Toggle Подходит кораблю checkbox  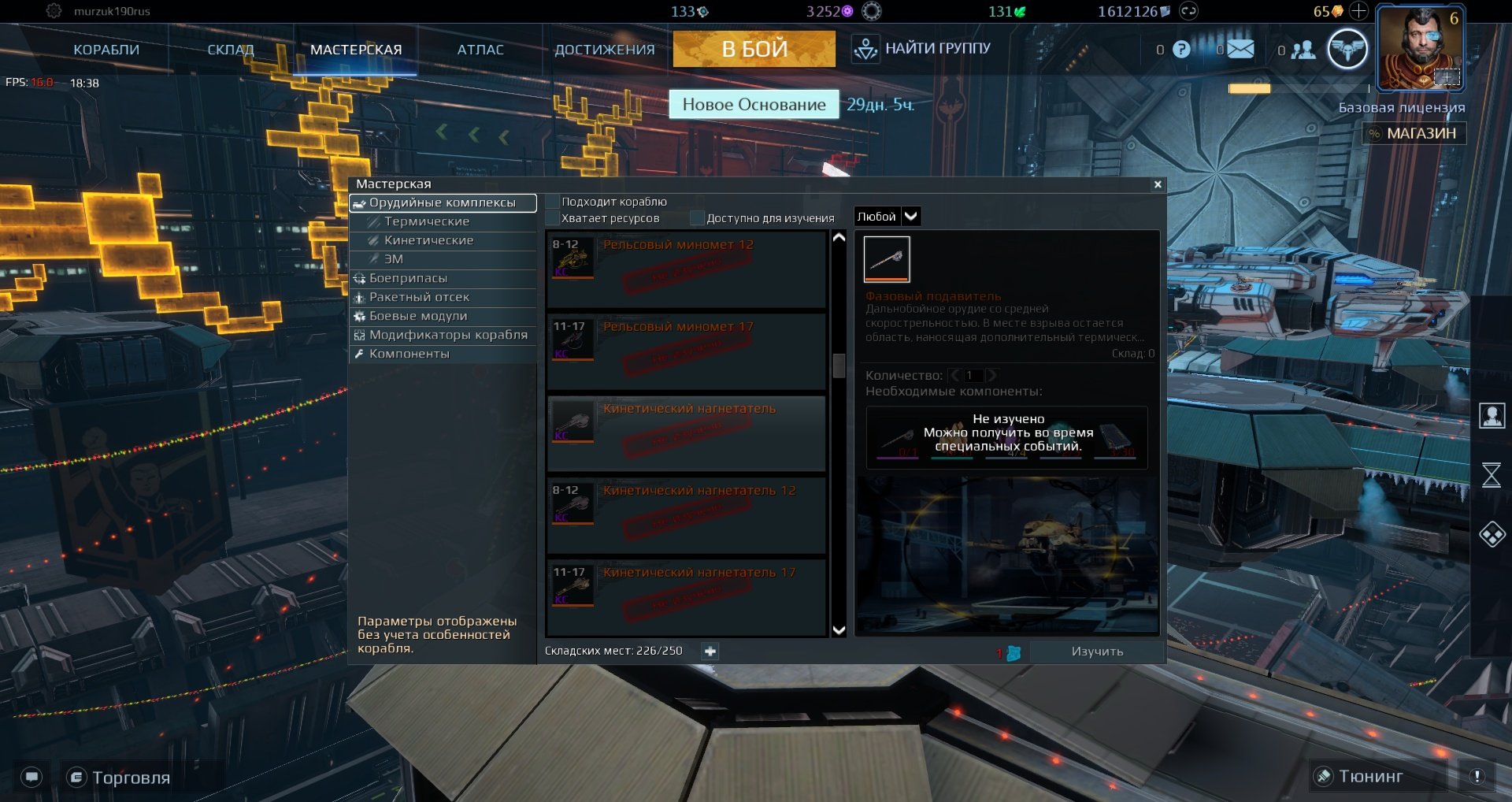[553, 202]
